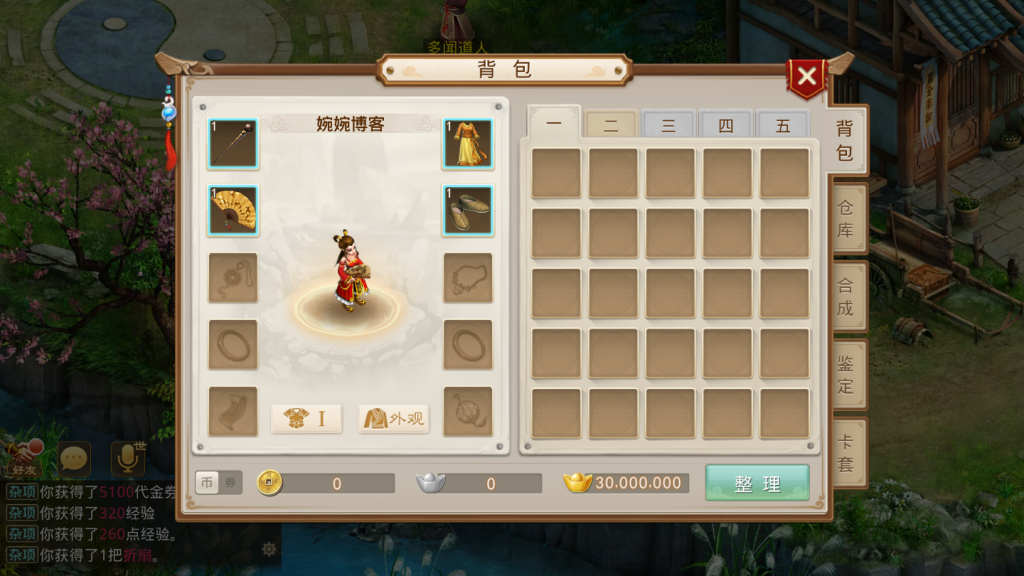Open the 外观 appearance button
This screenshot has width=1024, height=576.
pos(393,419)
